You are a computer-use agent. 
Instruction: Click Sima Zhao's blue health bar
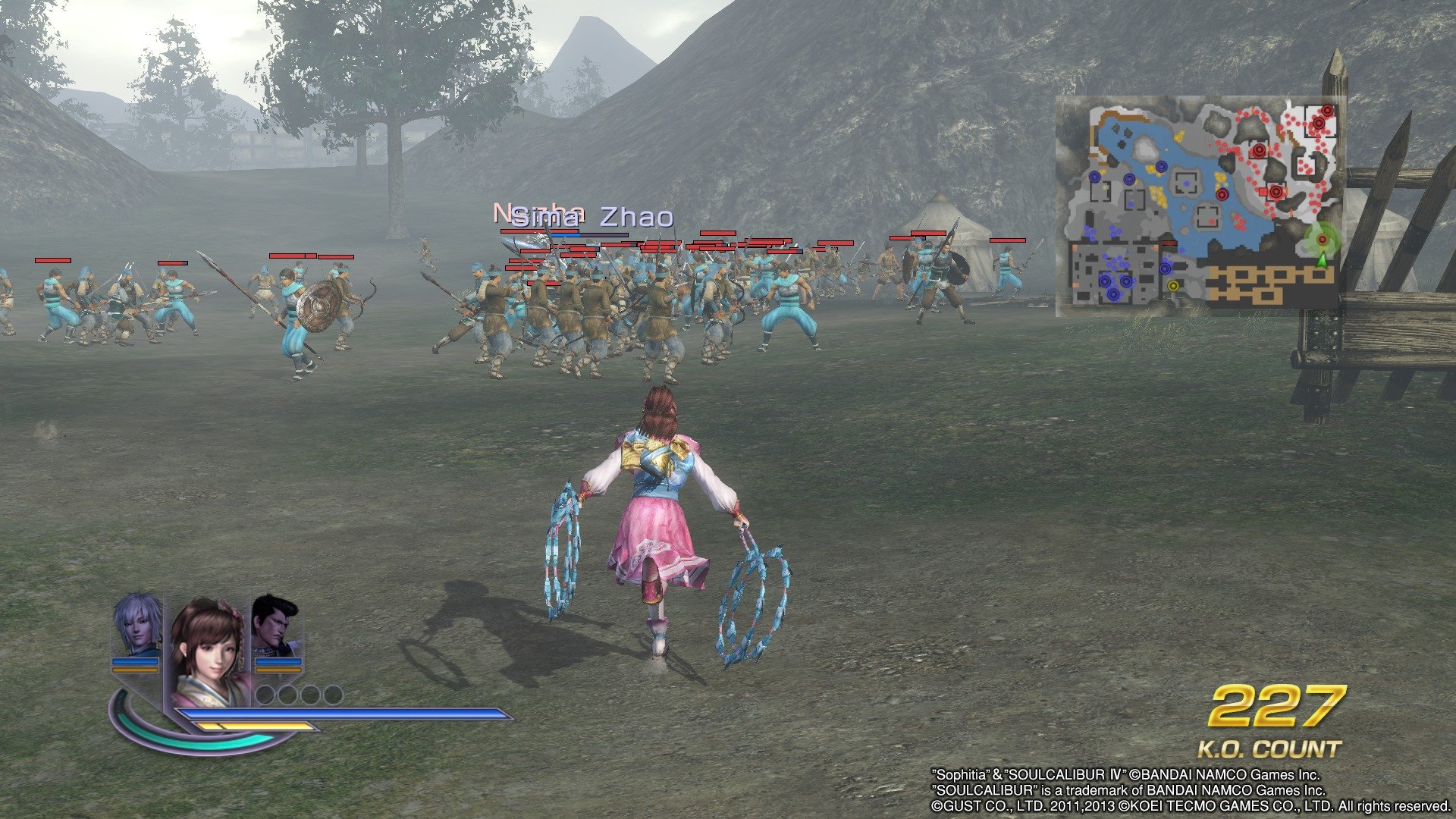[x=566, y=234]
